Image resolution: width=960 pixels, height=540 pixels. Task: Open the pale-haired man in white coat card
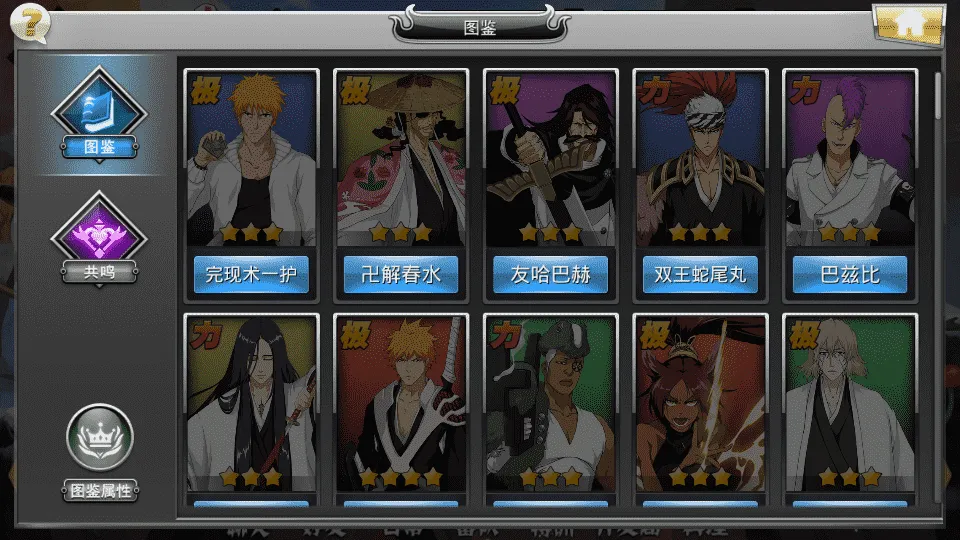(x=850, y=402)
